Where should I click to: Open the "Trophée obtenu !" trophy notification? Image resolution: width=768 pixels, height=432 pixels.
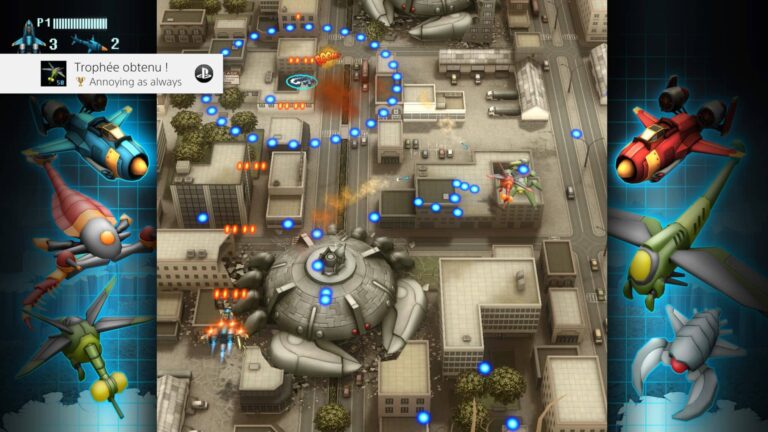[120, 74]
